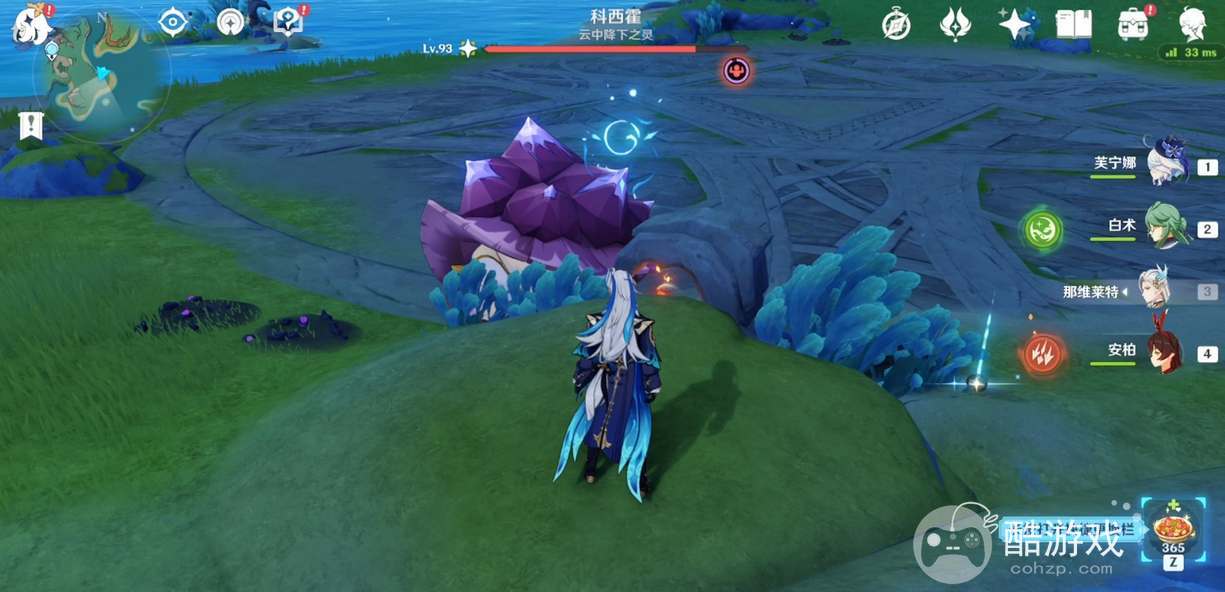Switch to party member 芙宁娜
This screenshot has width=1225, height=592.
(x=1165, y=163)
